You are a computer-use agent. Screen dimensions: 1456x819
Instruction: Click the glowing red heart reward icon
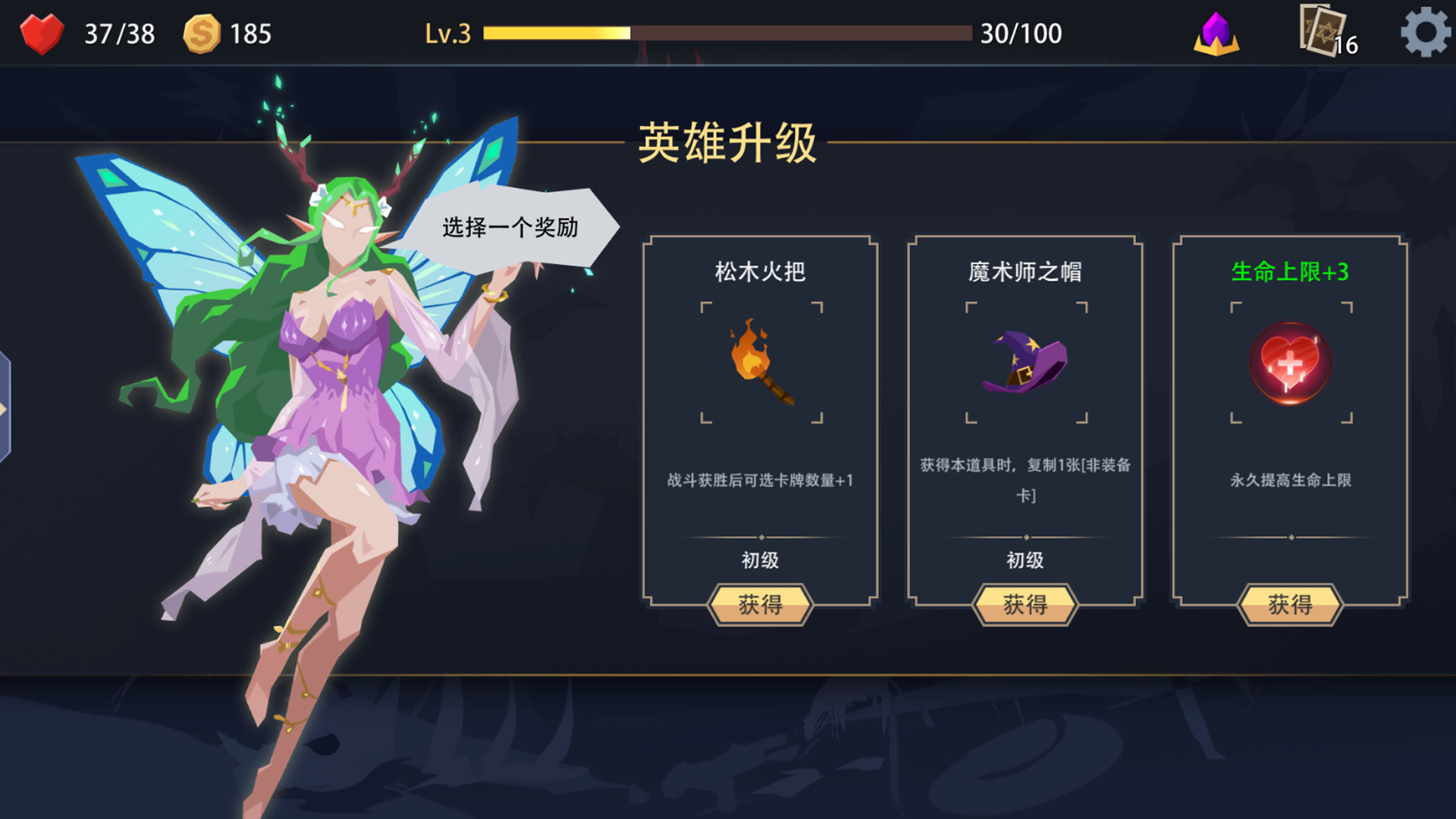pos(1291,362)
